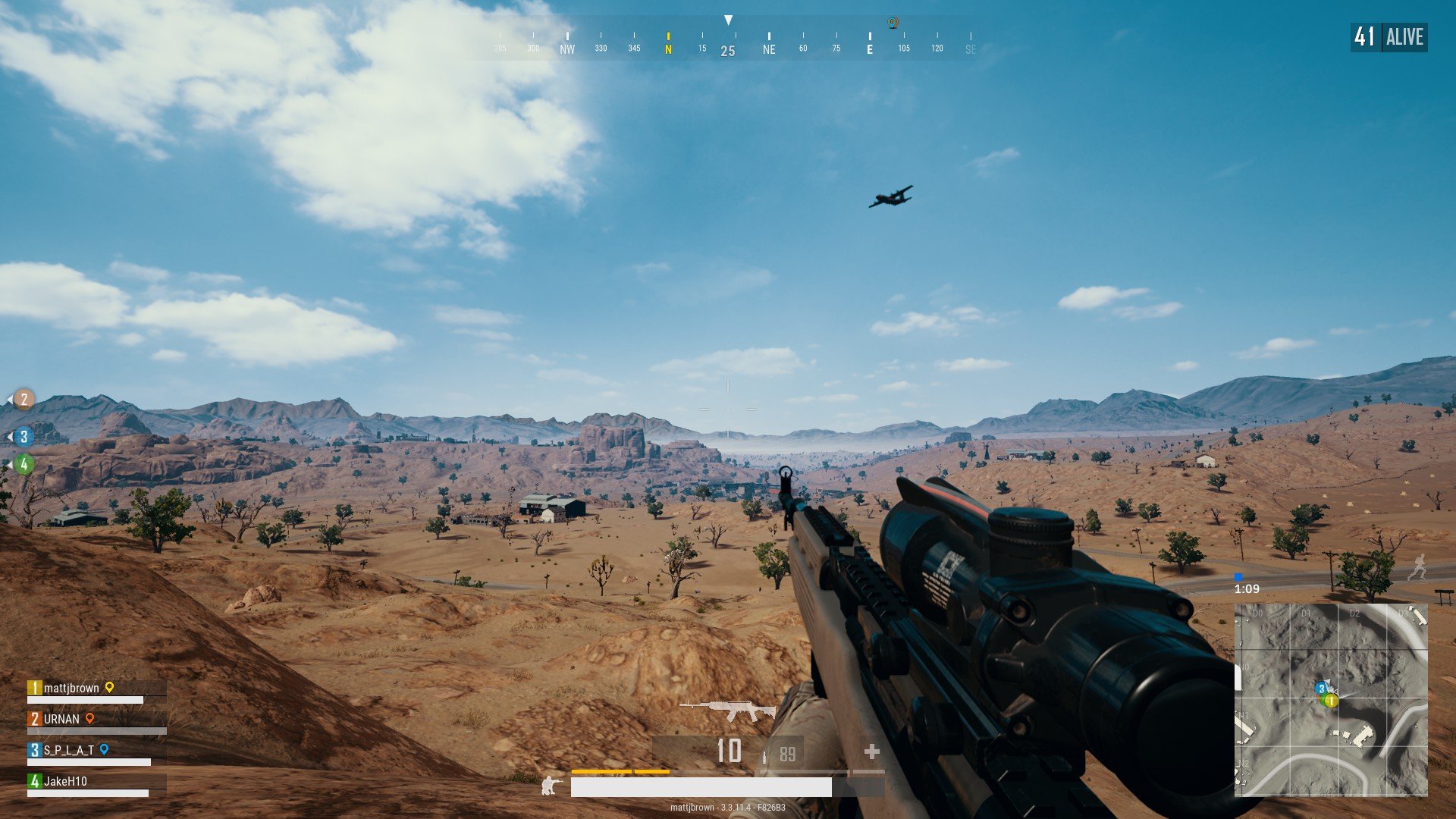Screen dimensions: 1456x819
Task: Click your own marker 1 on the minimap
Action: click(x=1332, y=701)
